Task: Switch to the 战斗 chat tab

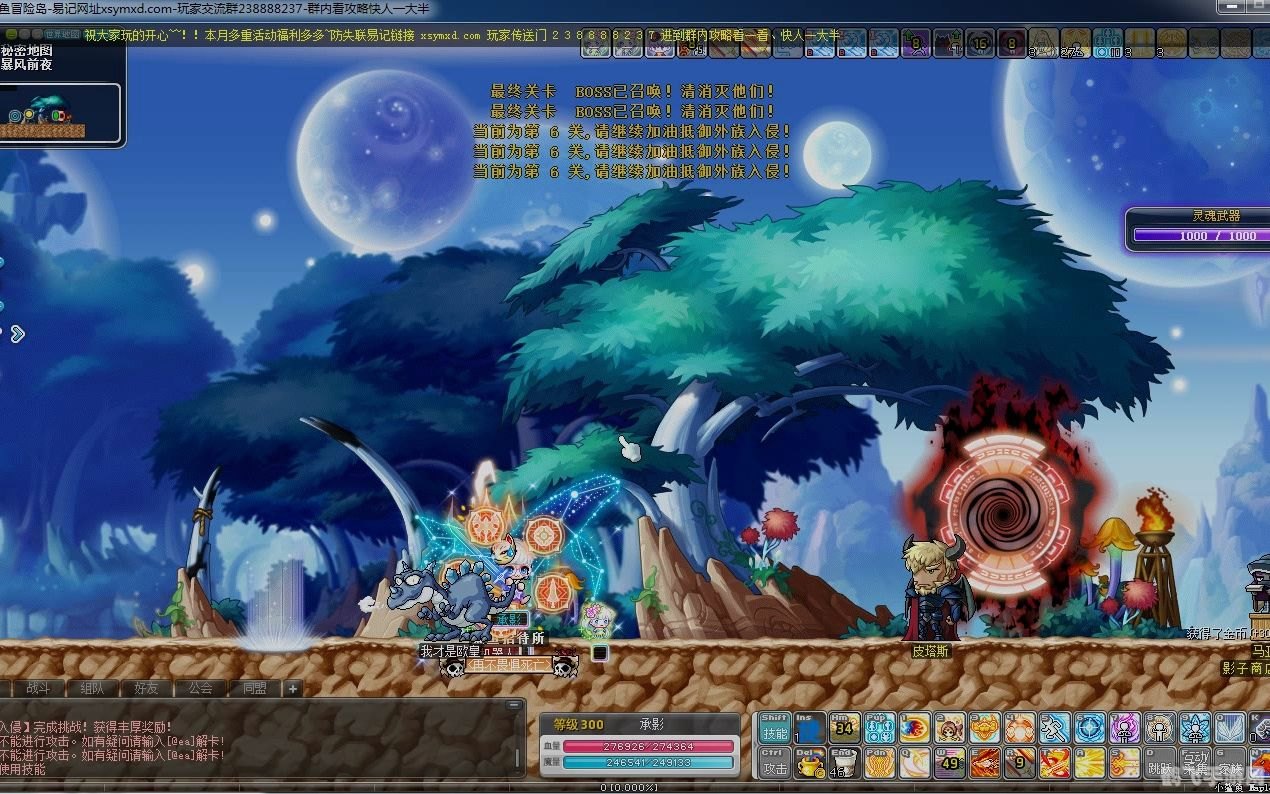Action: pyautogui.click(x=38, y=688)
